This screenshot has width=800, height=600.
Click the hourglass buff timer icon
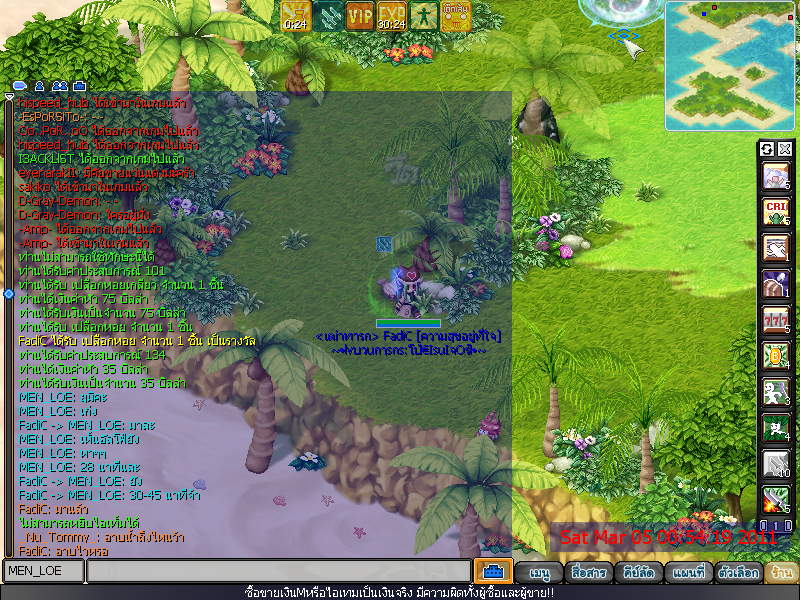click(296, 15)
